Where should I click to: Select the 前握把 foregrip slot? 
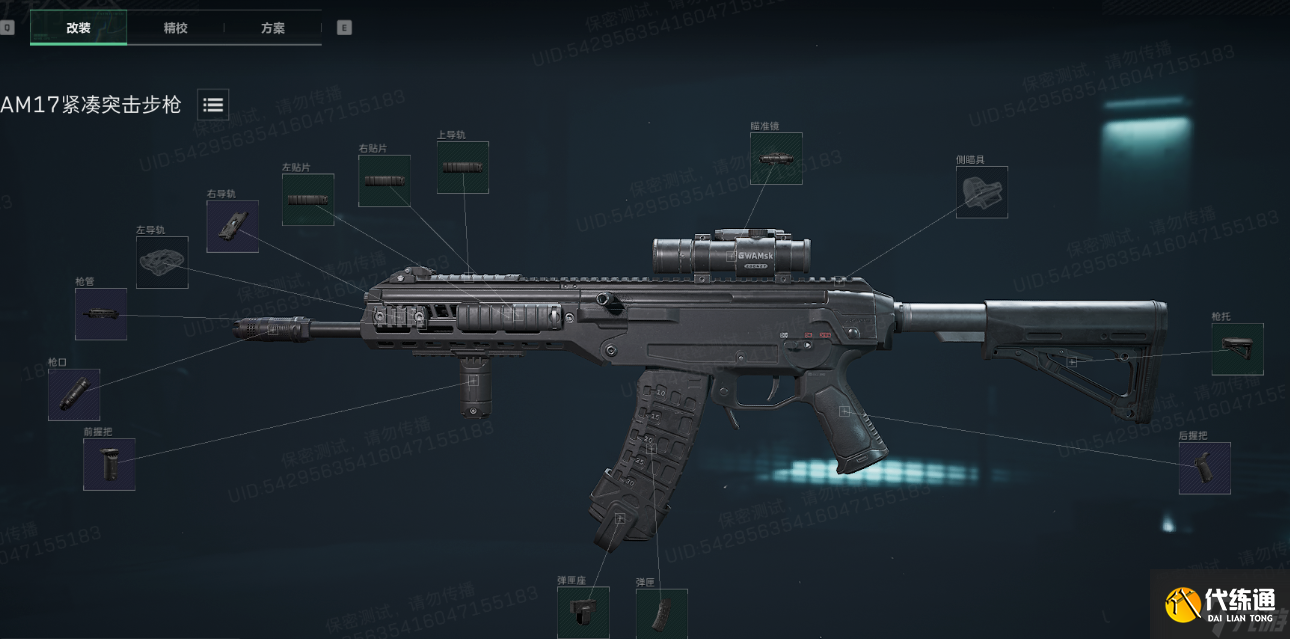click(x=109, y=464)
